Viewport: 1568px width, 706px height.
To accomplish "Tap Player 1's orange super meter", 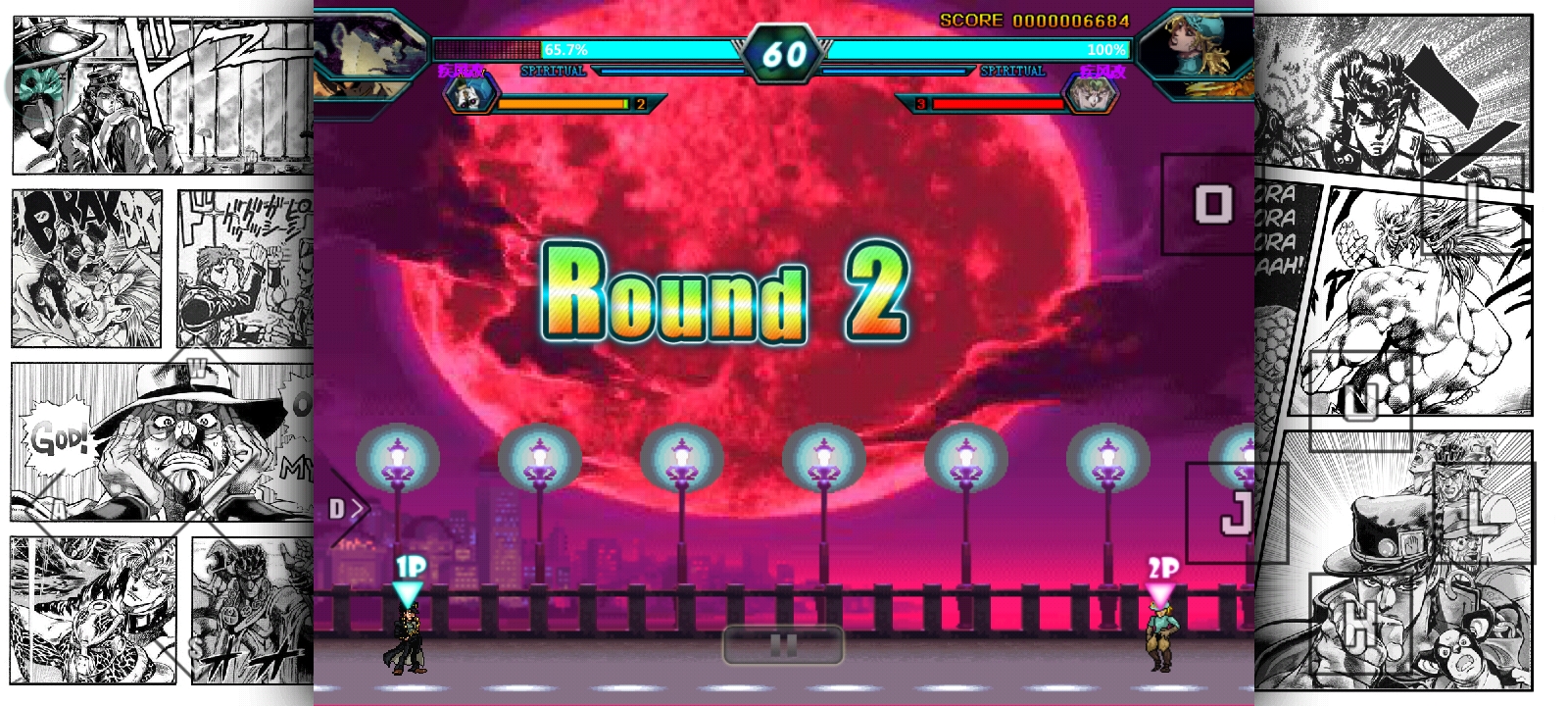I will point(559,102).
